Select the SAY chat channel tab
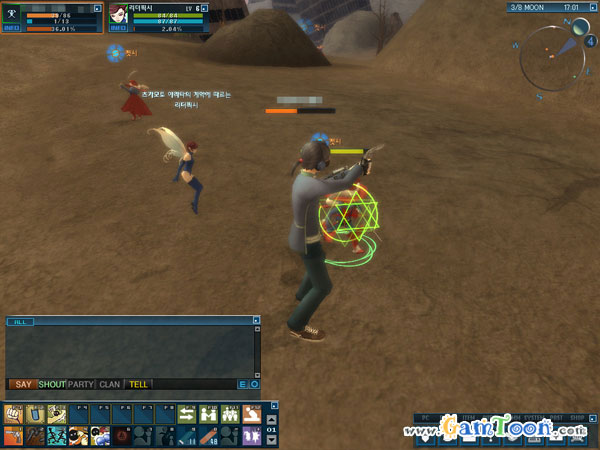This screenshot has height=450, width=600. pyautogui.click(x=22, y=384)
